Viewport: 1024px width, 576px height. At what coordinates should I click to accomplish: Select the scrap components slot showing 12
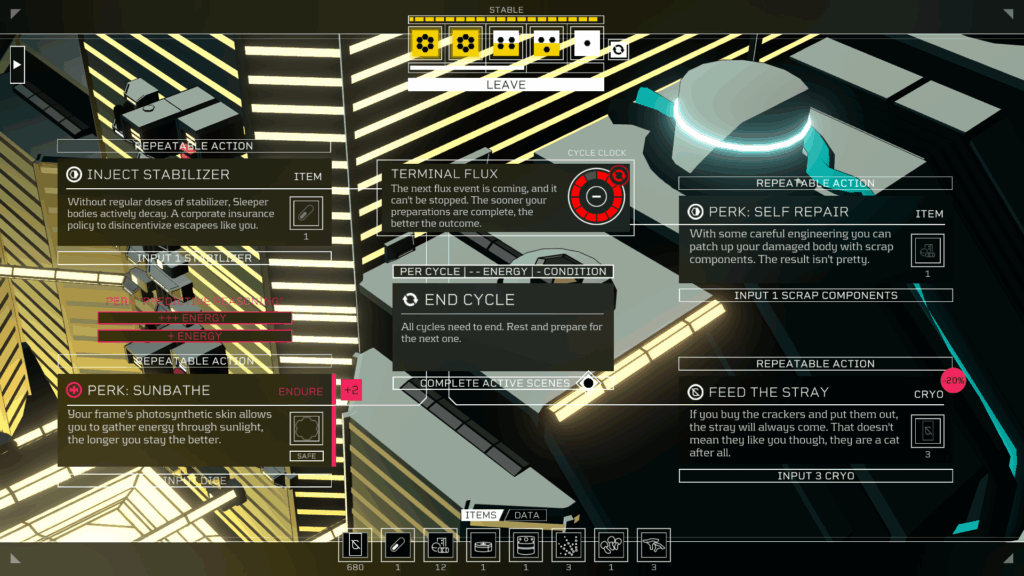tap(440, 545)
